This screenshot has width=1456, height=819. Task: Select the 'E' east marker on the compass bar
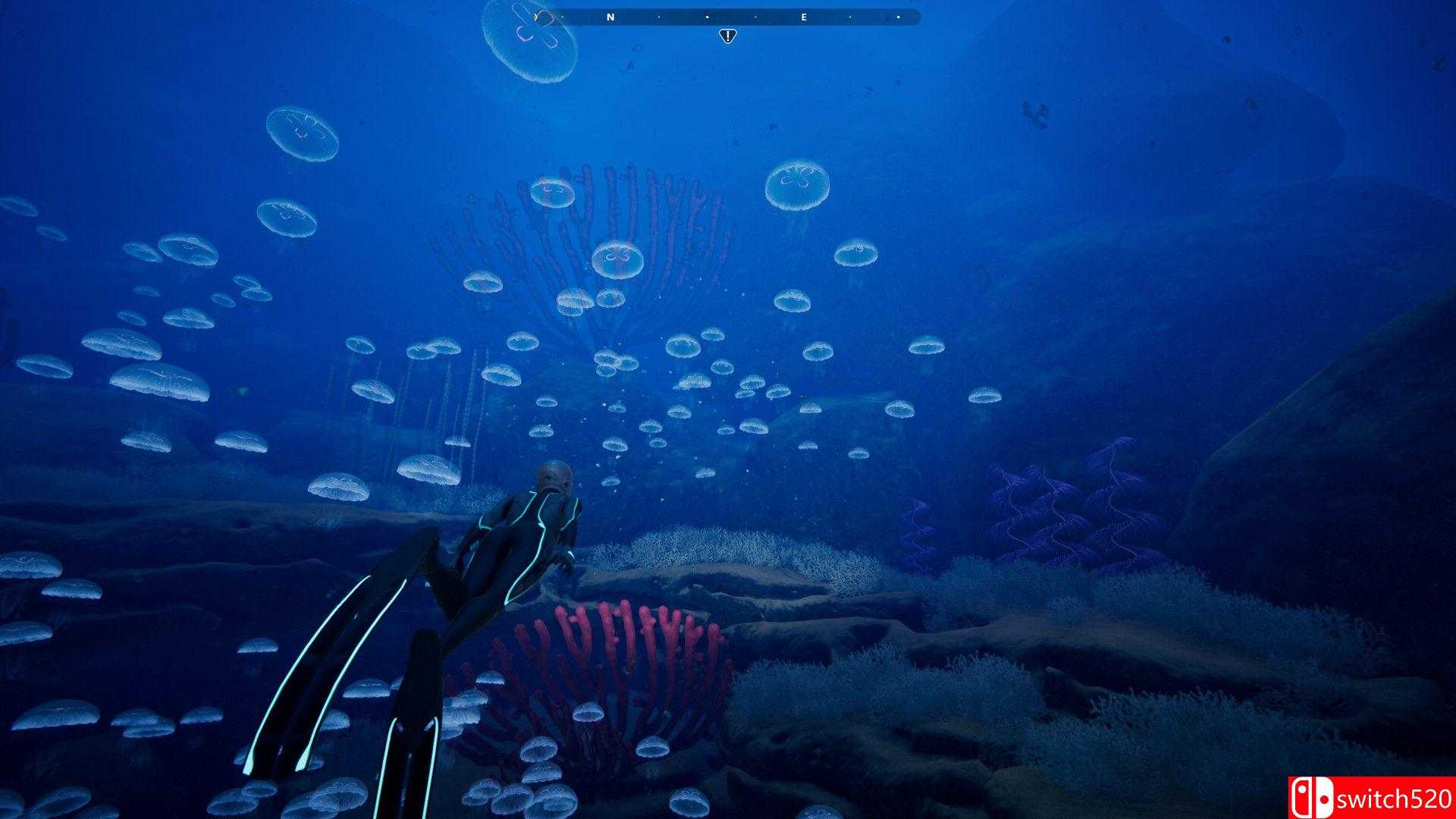pyautogui.click(x=802, y=16)
